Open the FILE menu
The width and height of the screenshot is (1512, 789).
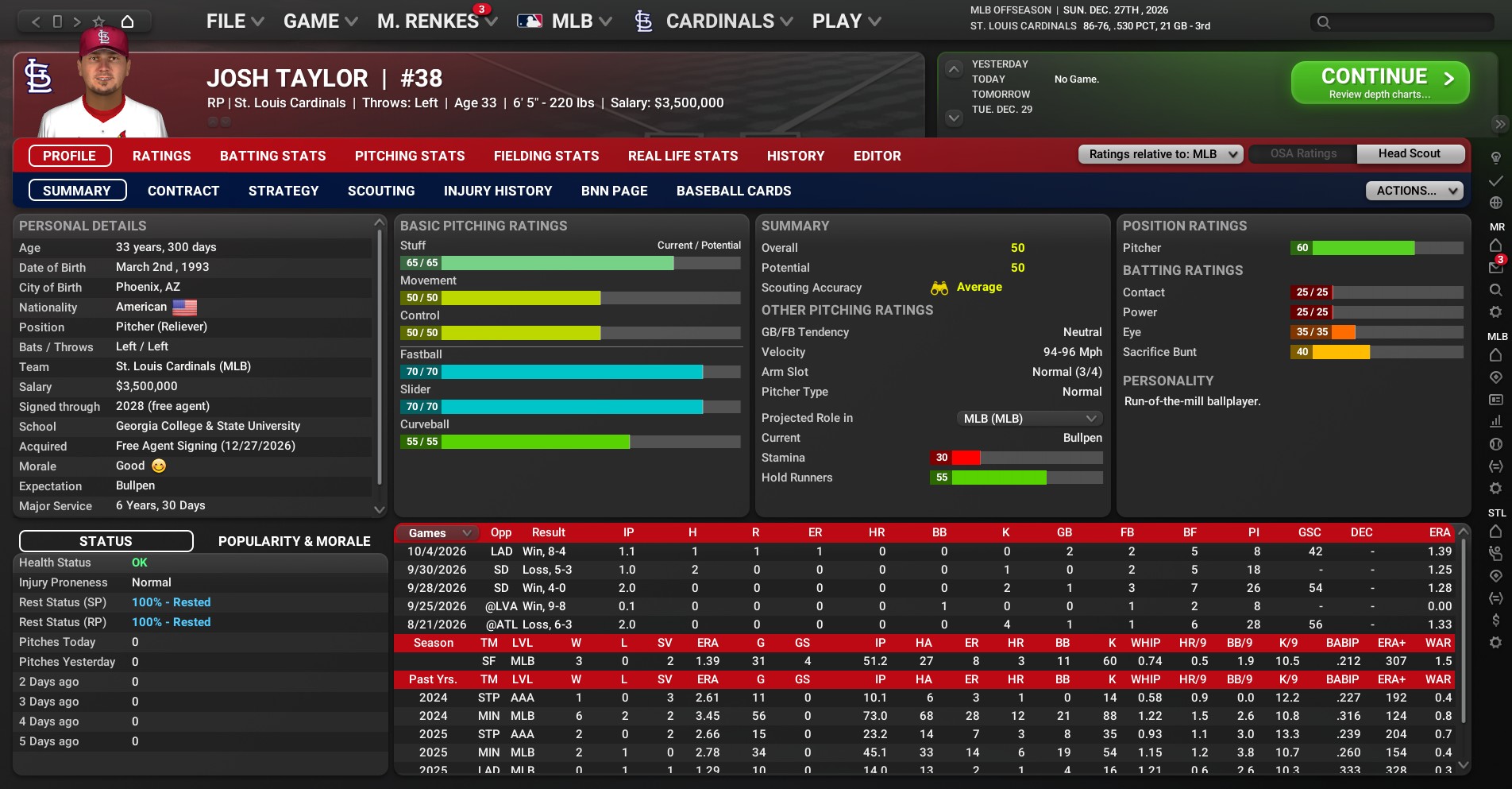coord(234,21)
